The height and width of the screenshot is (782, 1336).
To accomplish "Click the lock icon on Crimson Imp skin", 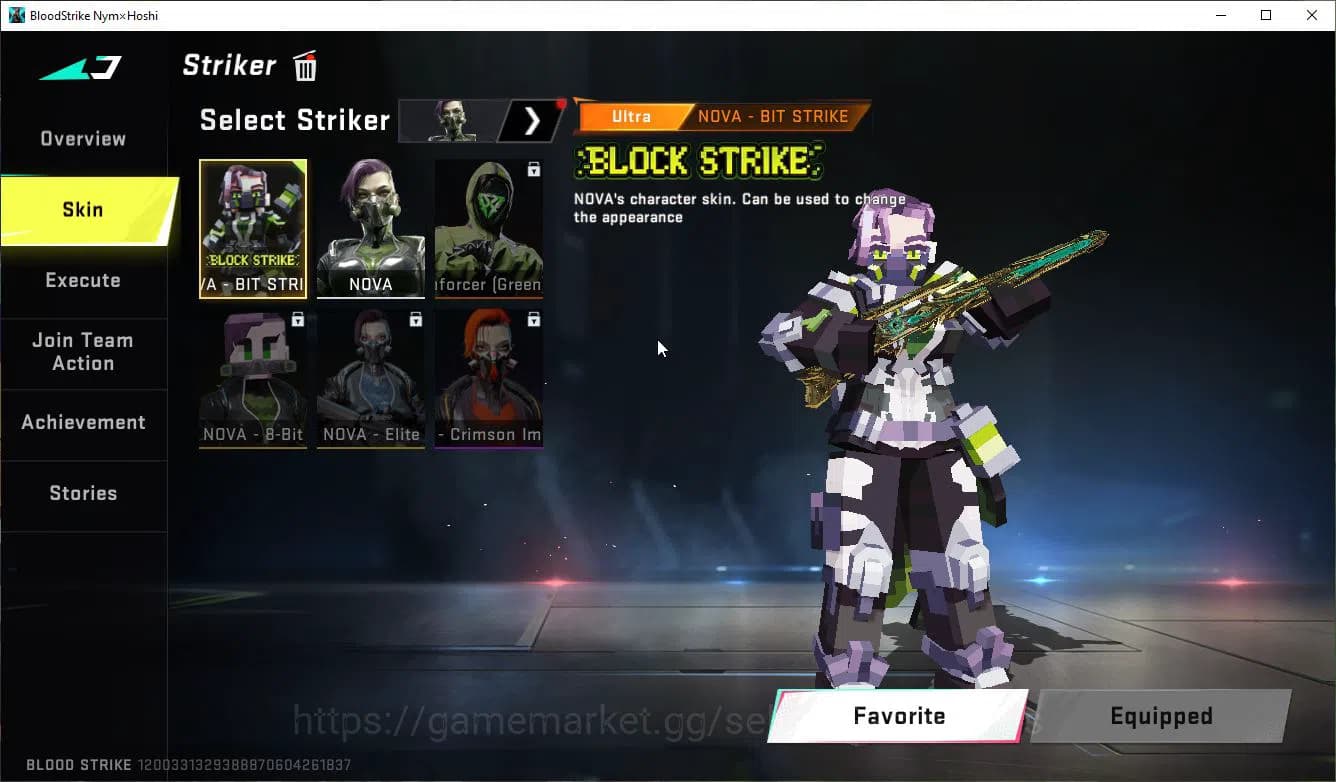I will pos(533,320).
